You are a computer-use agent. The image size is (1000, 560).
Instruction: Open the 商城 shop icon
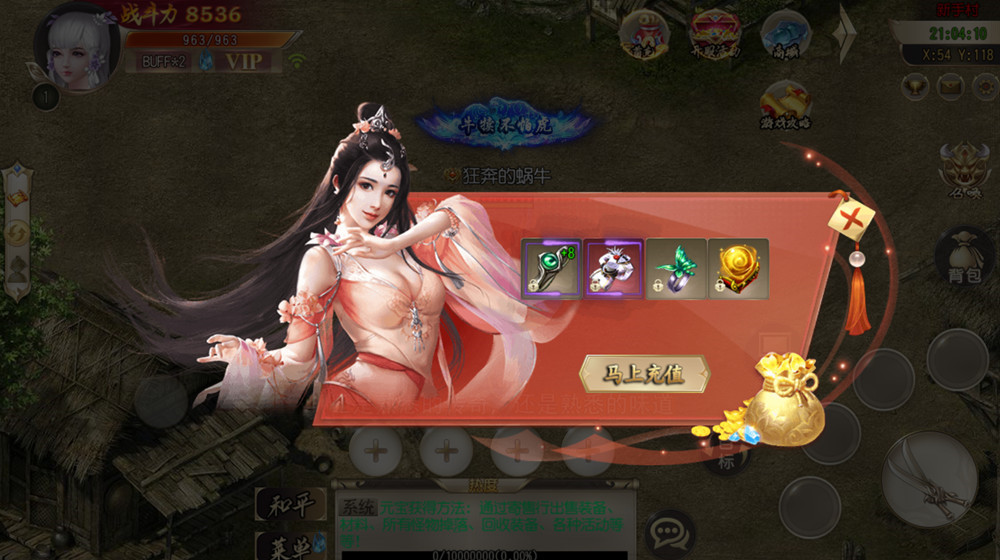point(785,36)
